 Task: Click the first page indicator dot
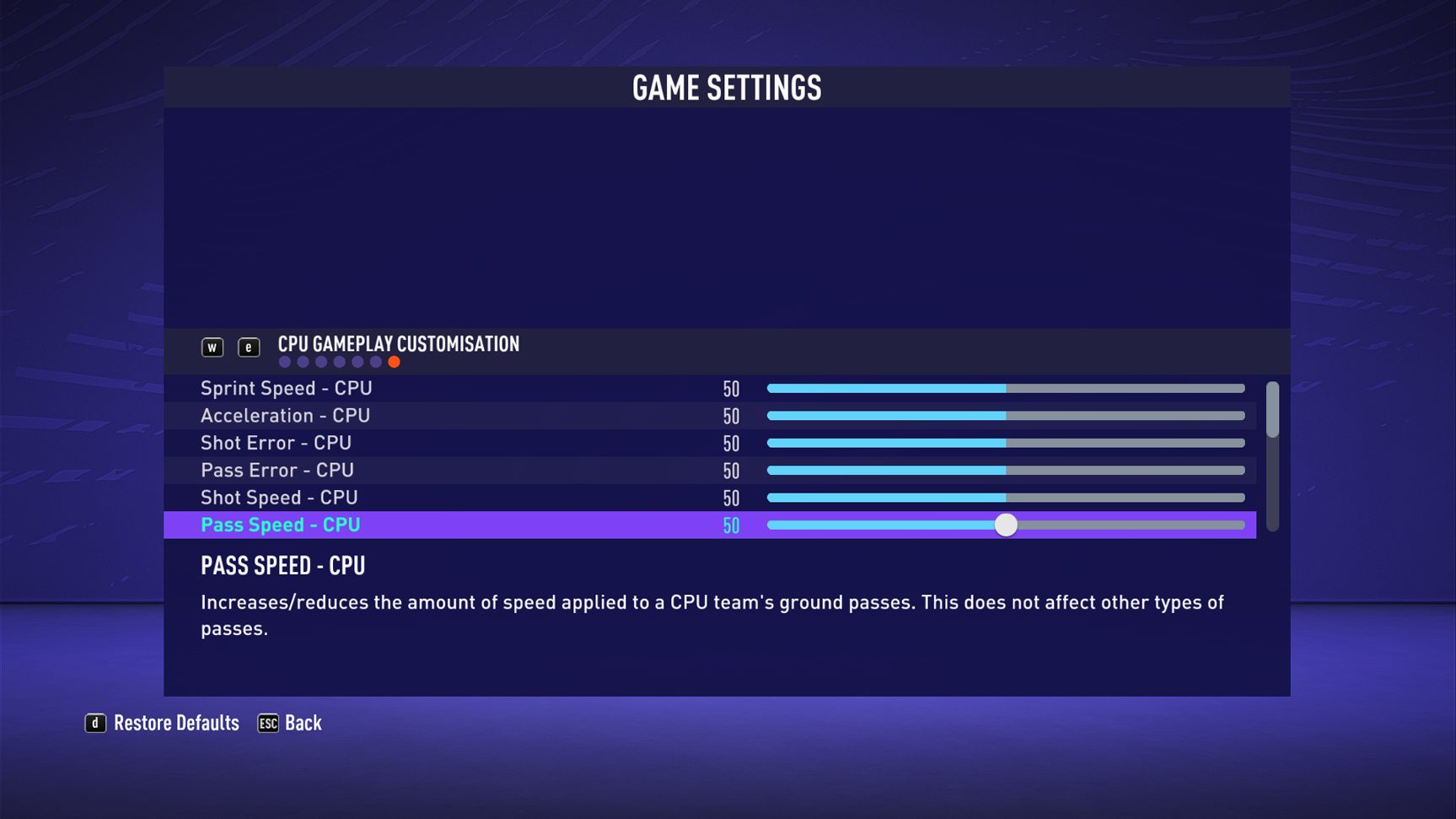click(x=285, y=361)
